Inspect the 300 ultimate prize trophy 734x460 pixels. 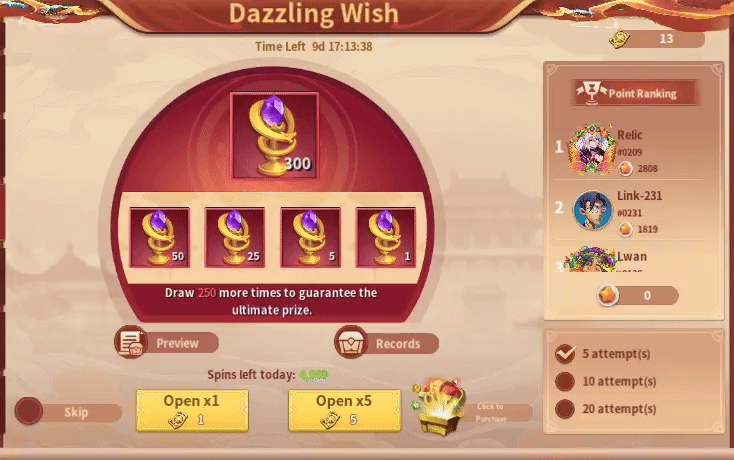tap(274, 136)
